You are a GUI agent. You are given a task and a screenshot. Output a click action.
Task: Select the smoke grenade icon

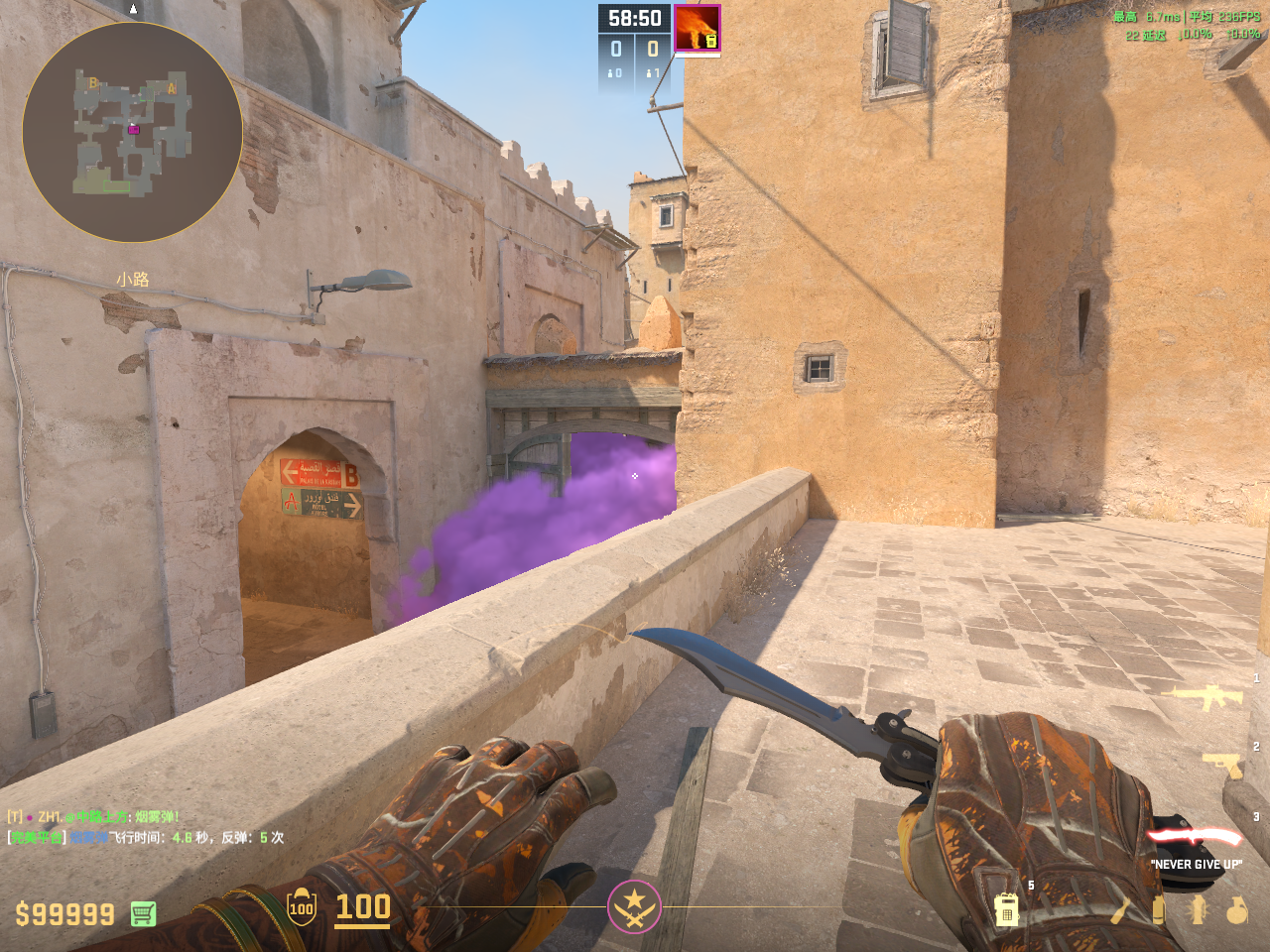tap(1158, 909)
